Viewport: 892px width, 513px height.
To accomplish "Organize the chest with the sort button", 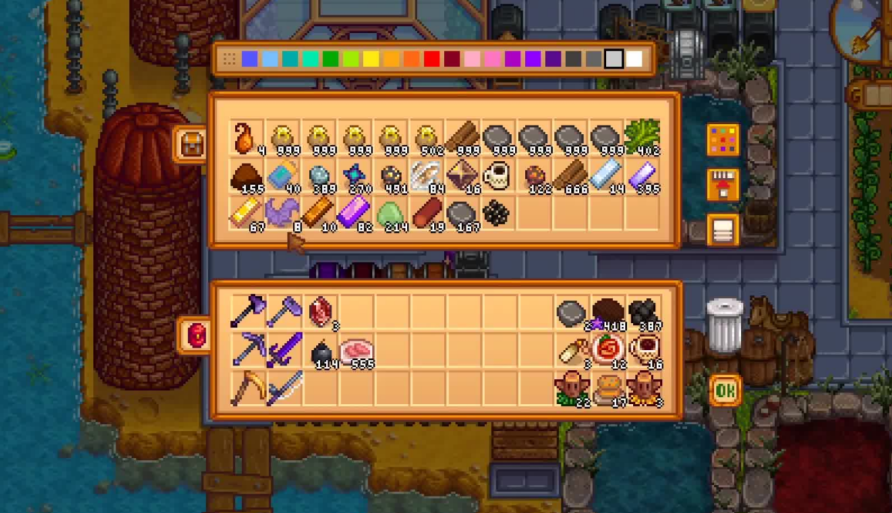I will 722,230.
